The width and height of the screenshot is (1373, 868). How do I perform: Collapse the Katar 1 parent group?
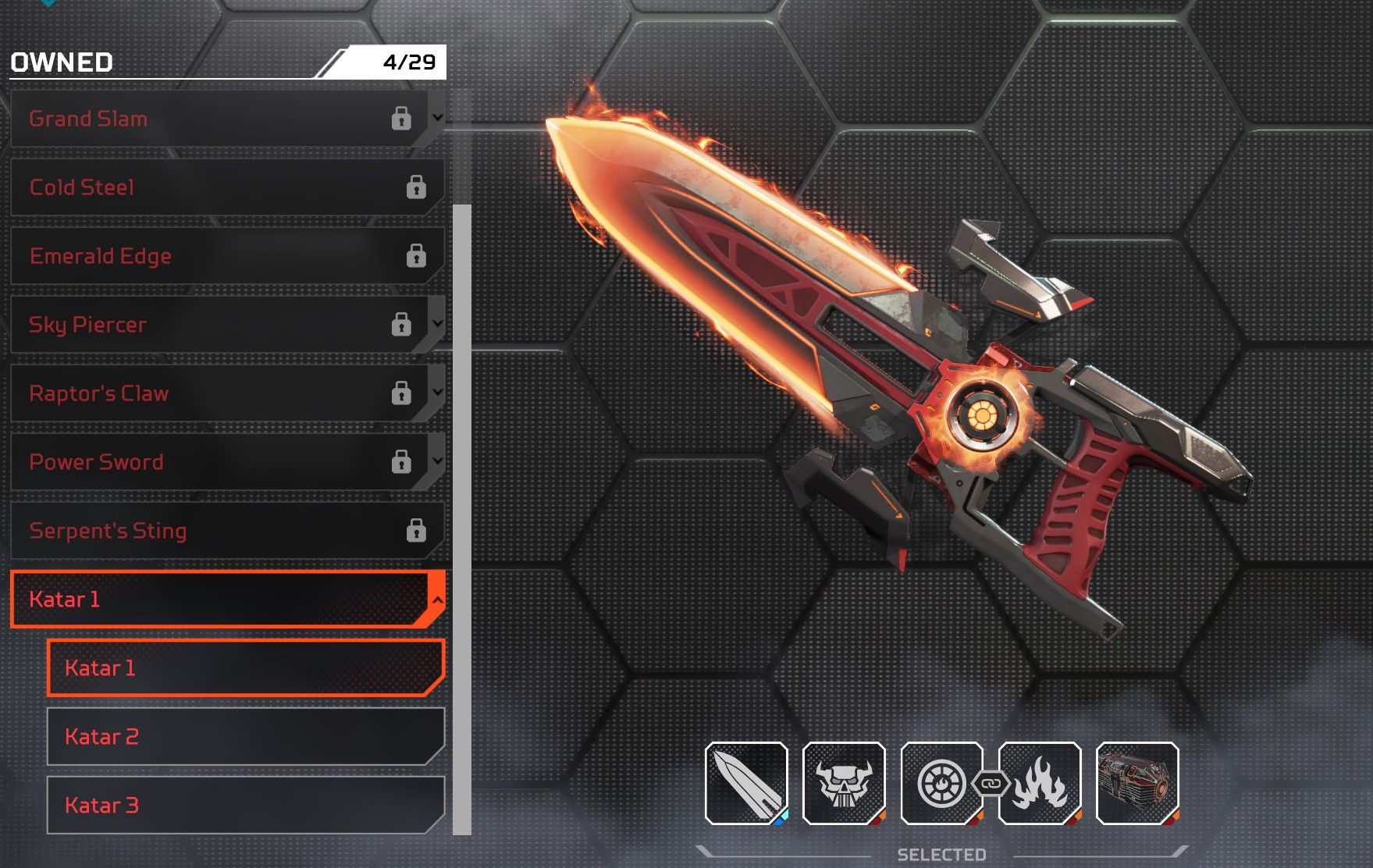tap(438, 599)
